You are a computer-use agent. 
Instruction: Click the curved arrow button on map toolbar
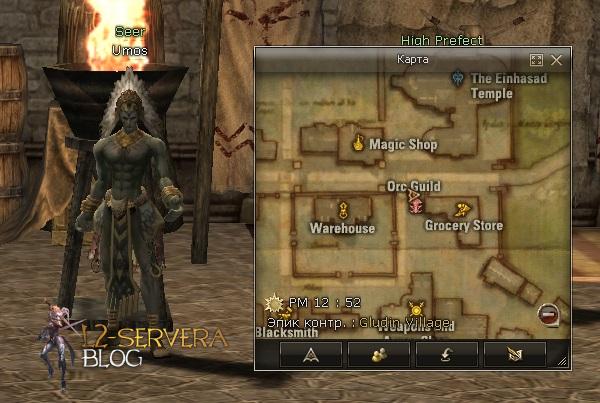pos(446,354)
